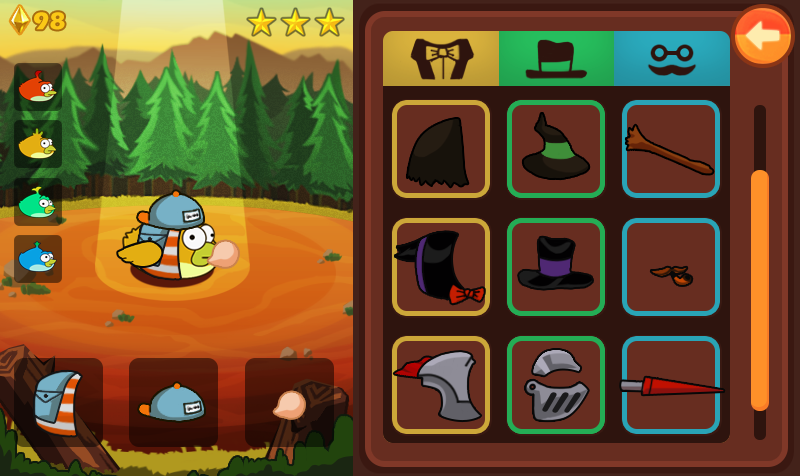800x476 pixels.
Task: Choose the red jousting lance
Action: 671,385
